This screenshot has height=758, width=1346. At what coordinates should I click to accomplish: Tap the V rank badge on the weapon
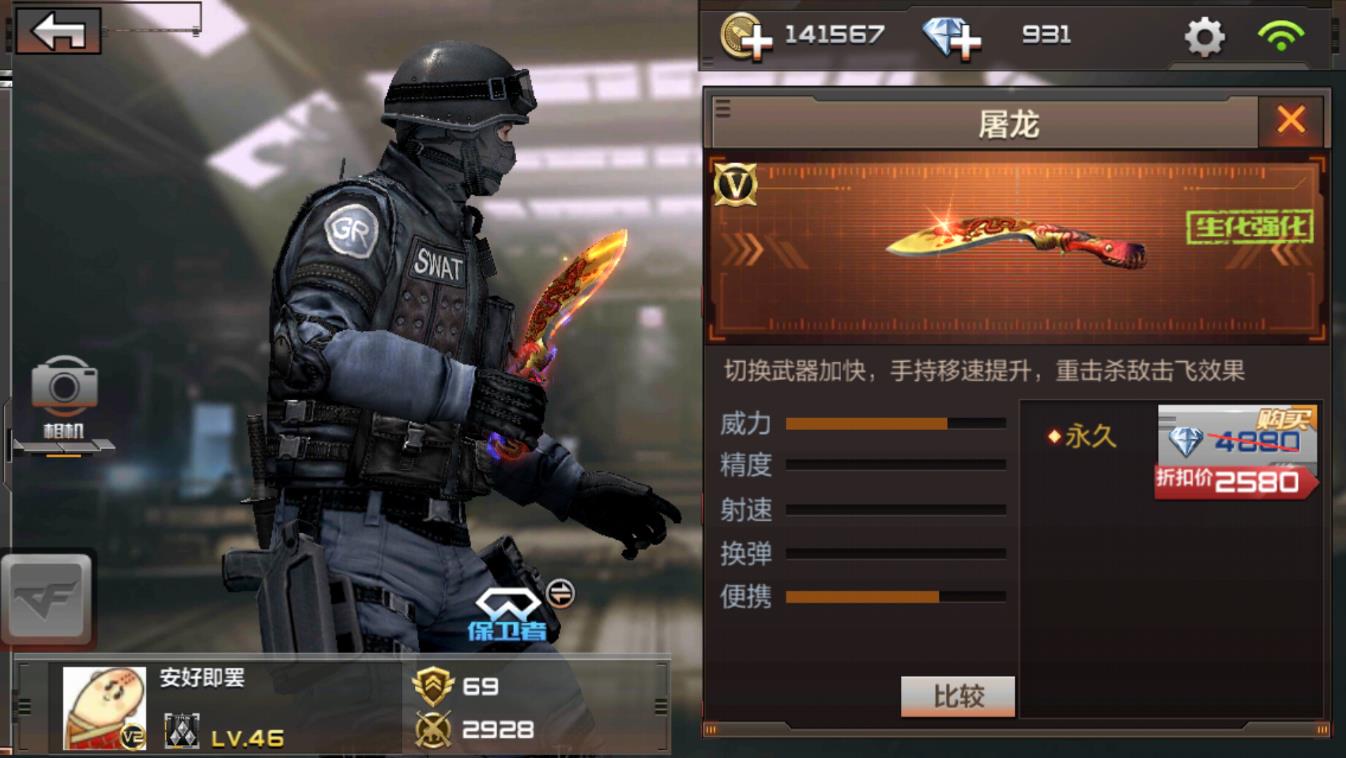tap(735, 184)
